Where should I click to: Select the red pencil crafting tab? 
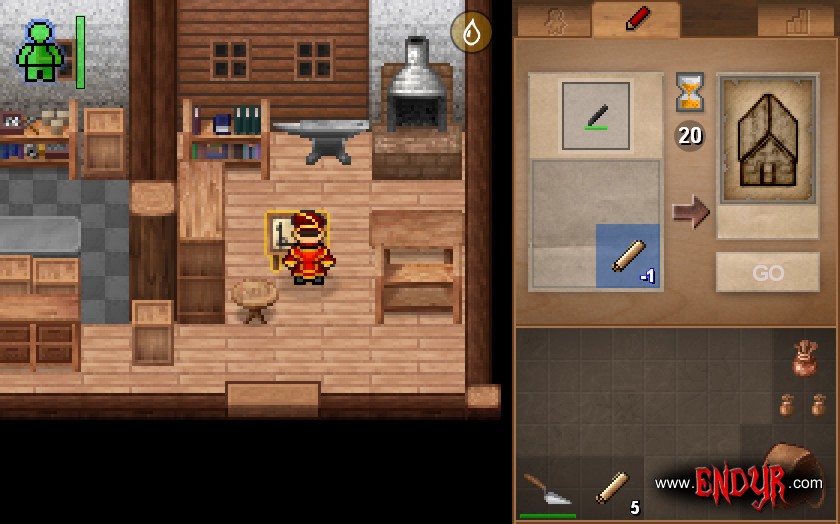pyautogui.click(x=637, y=20)
